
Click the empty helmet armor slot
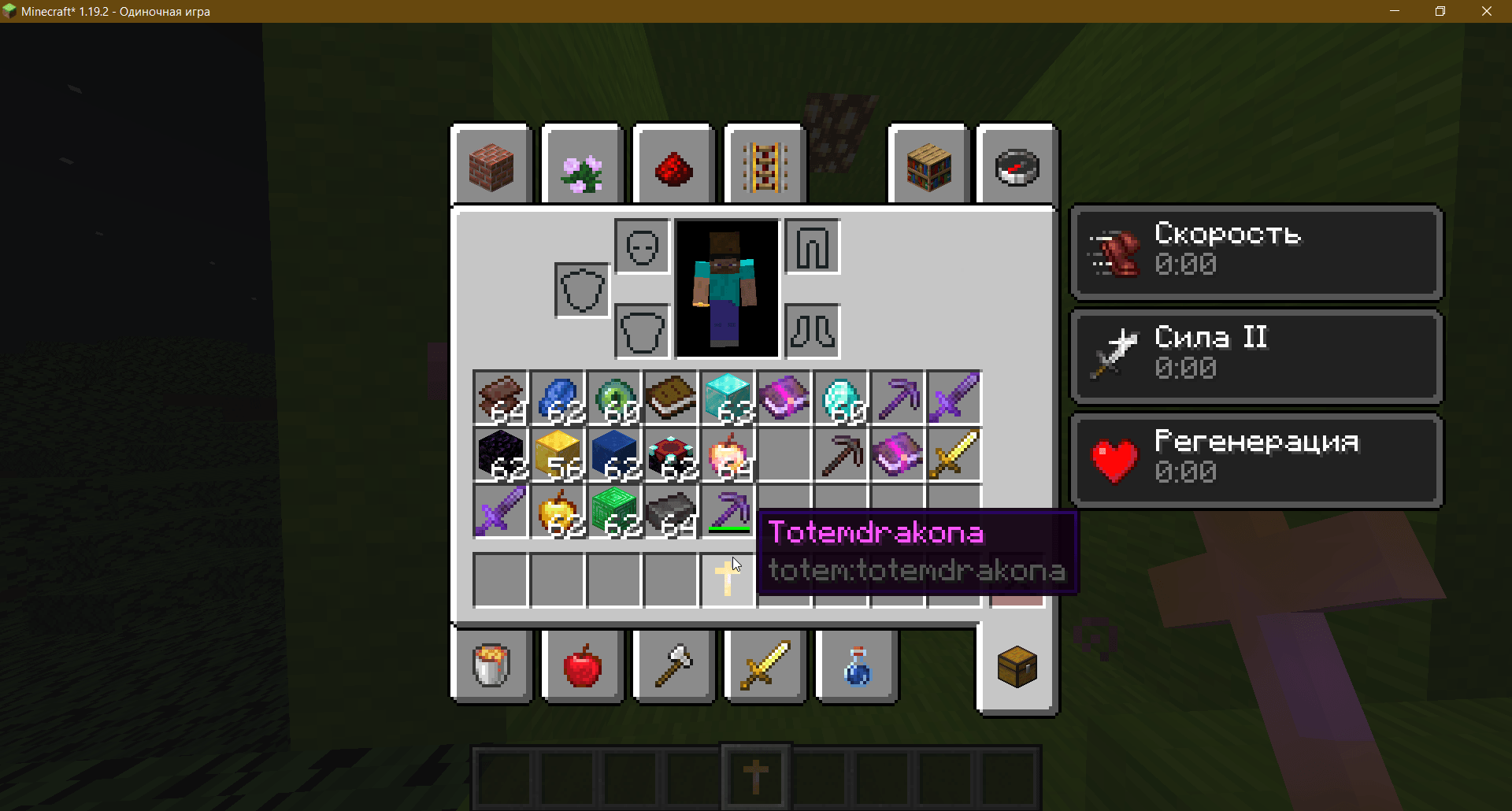pos(642,246)
